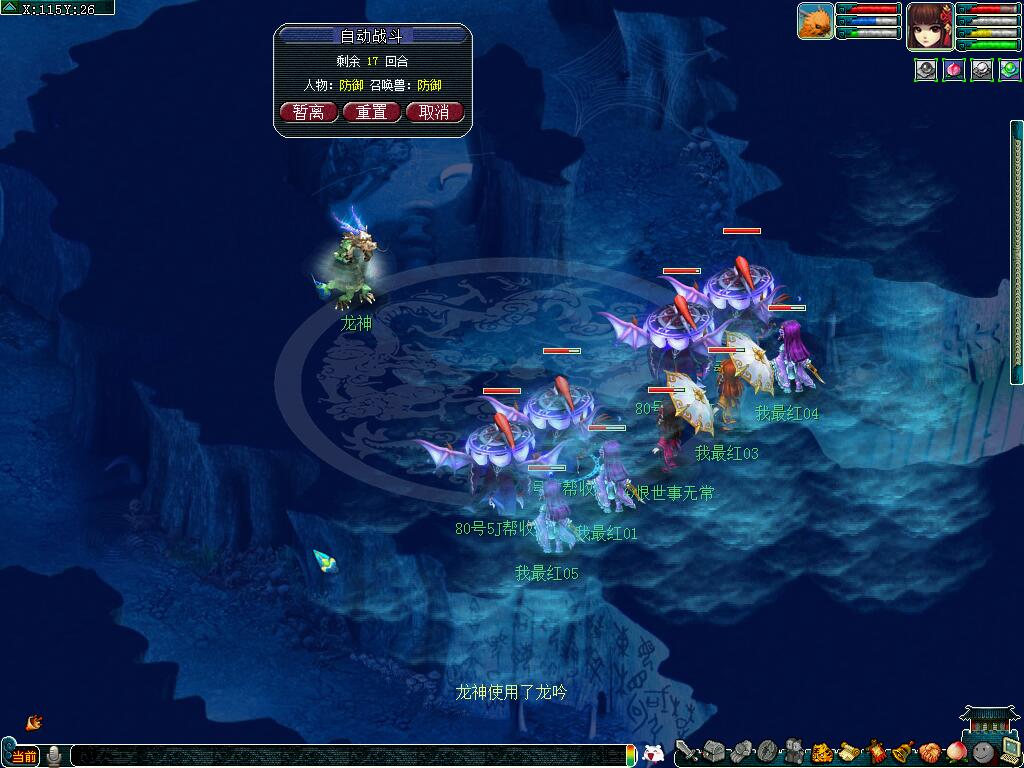Open the scroll toolbar icon

(x=849, y=751)
